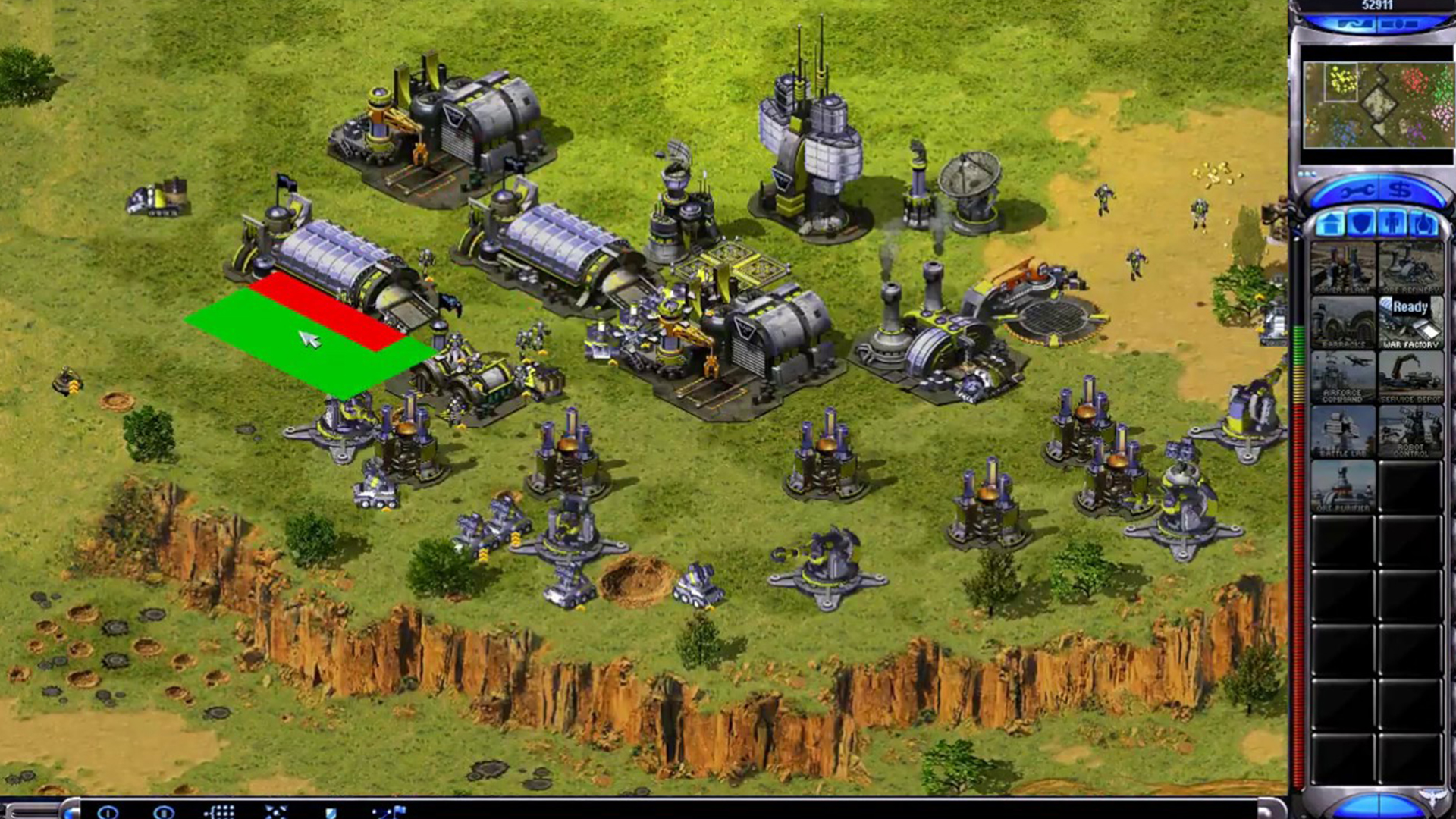Click the shield guard command button
The height and width of the screenshot is (819, 1456).
click(331, 812)
